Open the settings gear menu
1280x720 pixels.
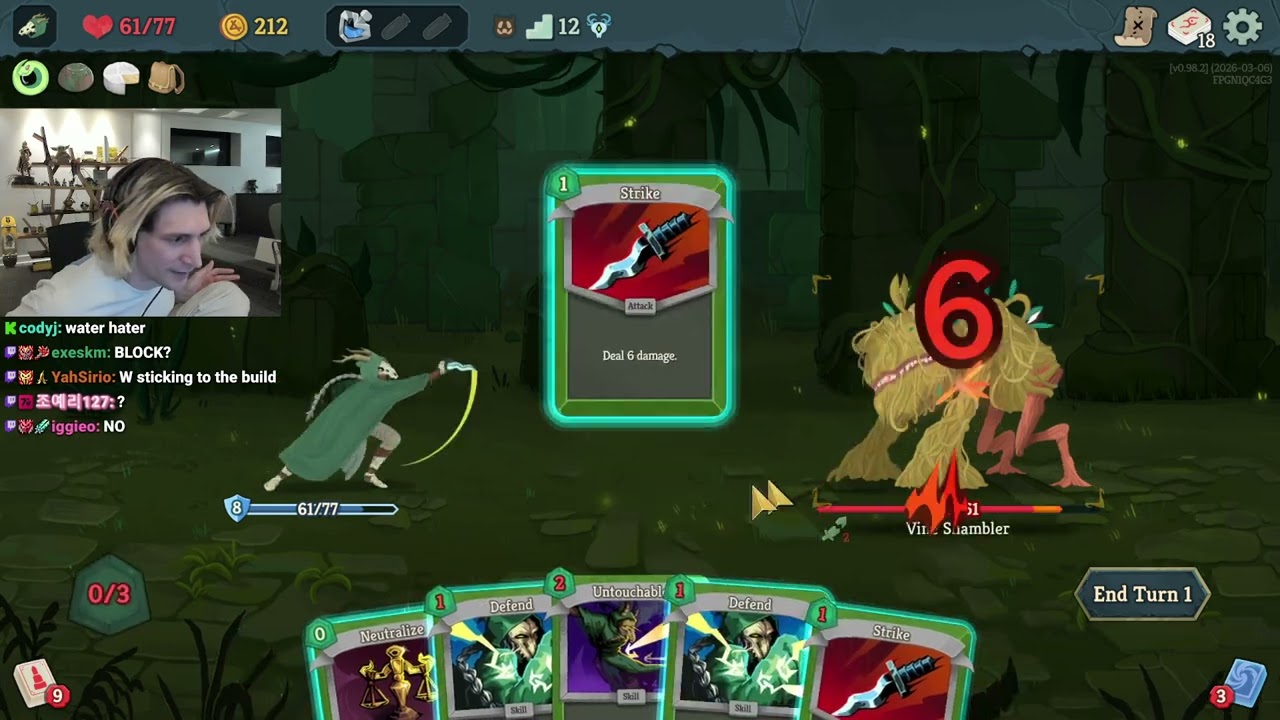click(x=1243, y=27)
